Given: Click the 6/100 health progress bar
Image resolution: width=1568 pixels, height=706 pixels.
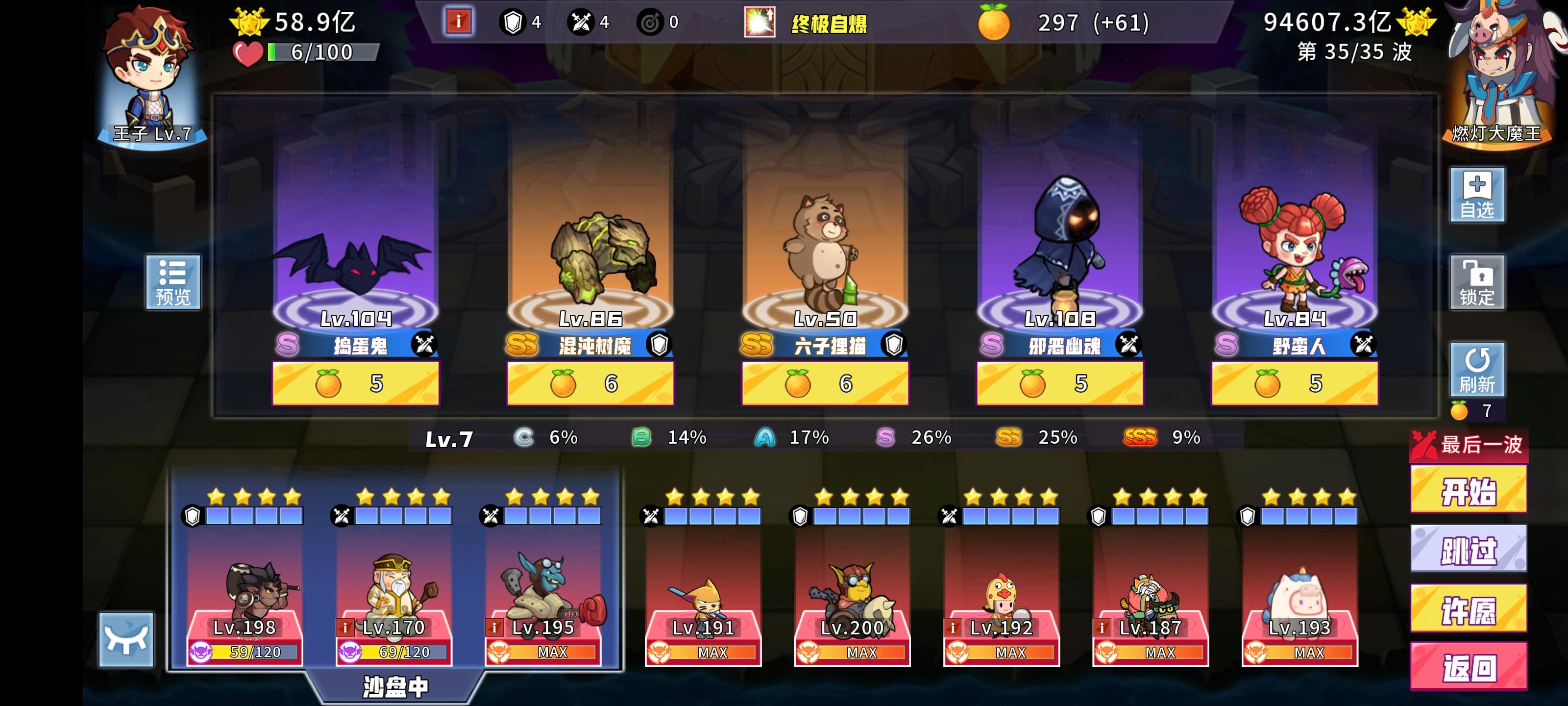Looking at the screenshot, I should (x=304, y=53).
